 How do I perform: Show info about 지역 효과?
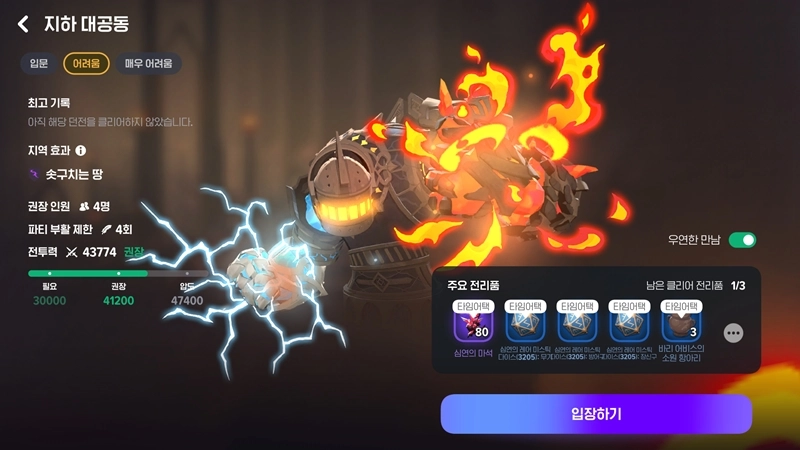pos(81,151)
